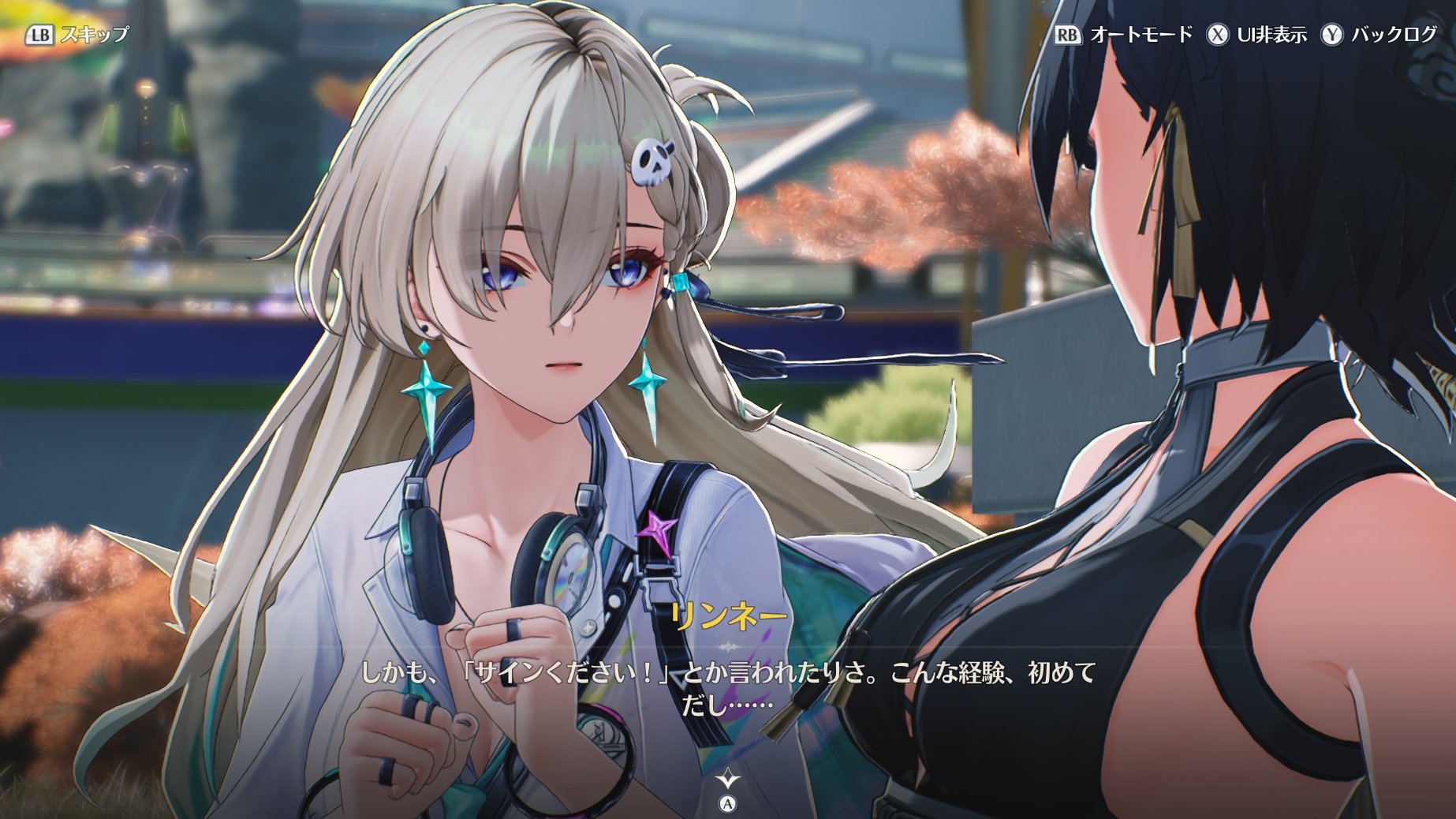Image resolution: width=1456 pixels, height=819 pixels.
Task: Enable オートモード auto-advance
Action: 1124,35
